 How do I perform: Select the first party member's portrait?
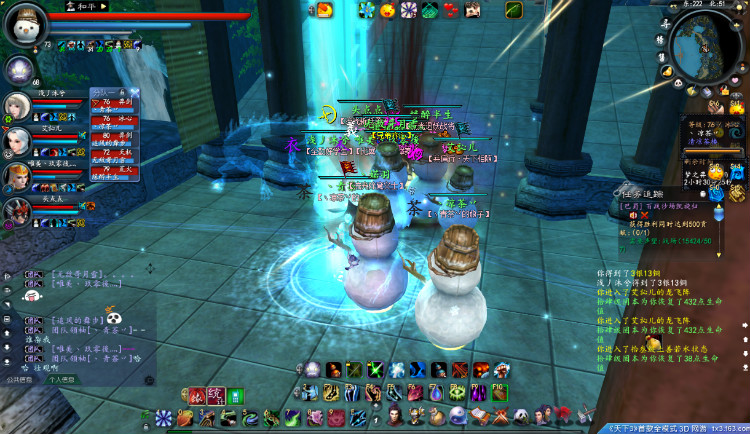(x=17, y=105)
